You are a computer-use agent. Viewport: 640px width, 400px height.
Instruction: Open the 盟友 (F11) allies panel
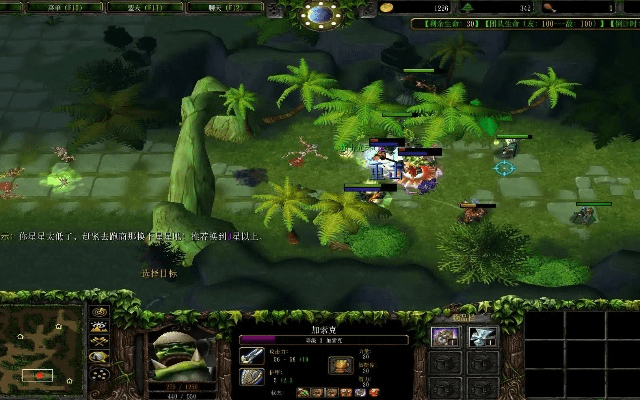click(132, 7)
